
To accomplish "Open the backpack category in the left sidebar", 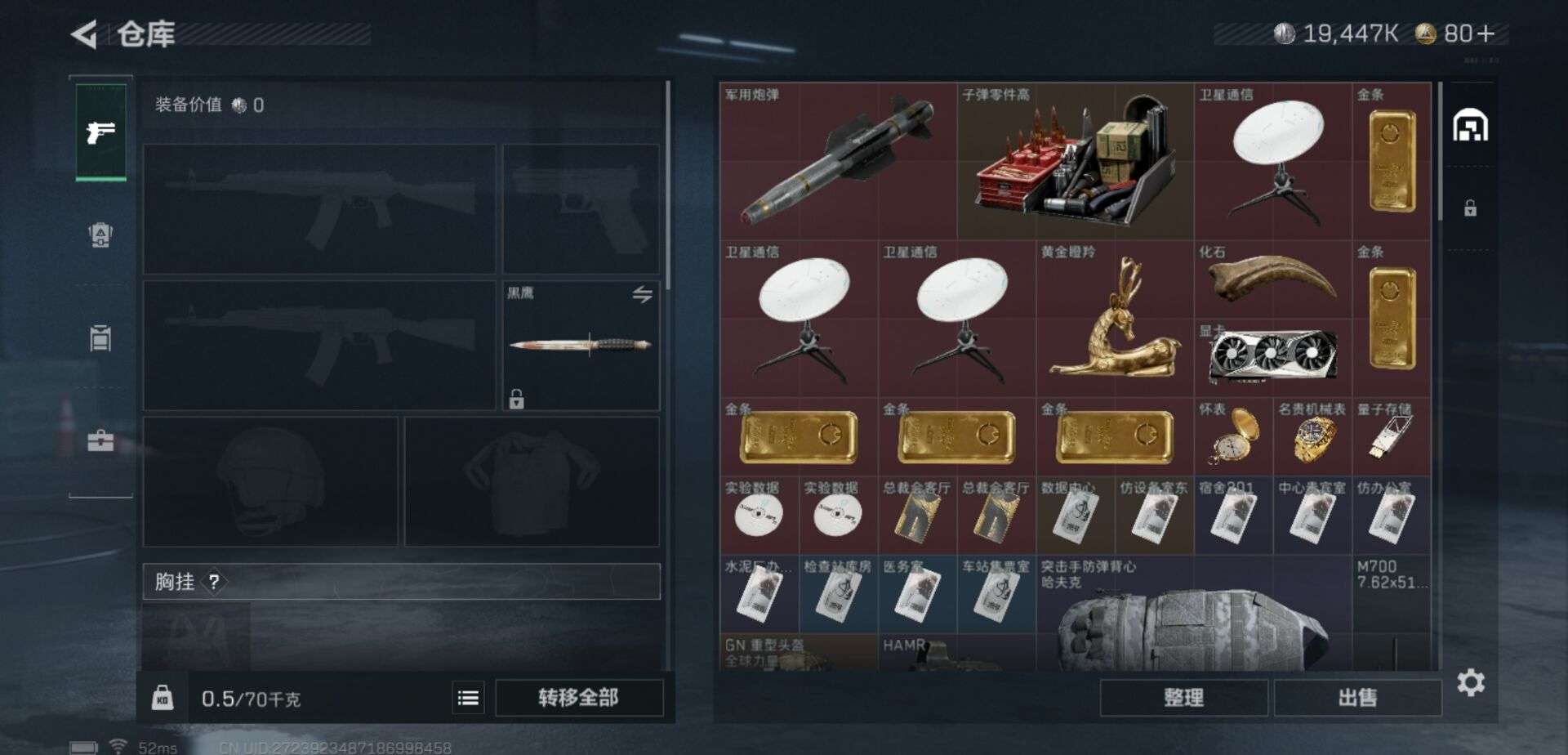I will point(99,337).
